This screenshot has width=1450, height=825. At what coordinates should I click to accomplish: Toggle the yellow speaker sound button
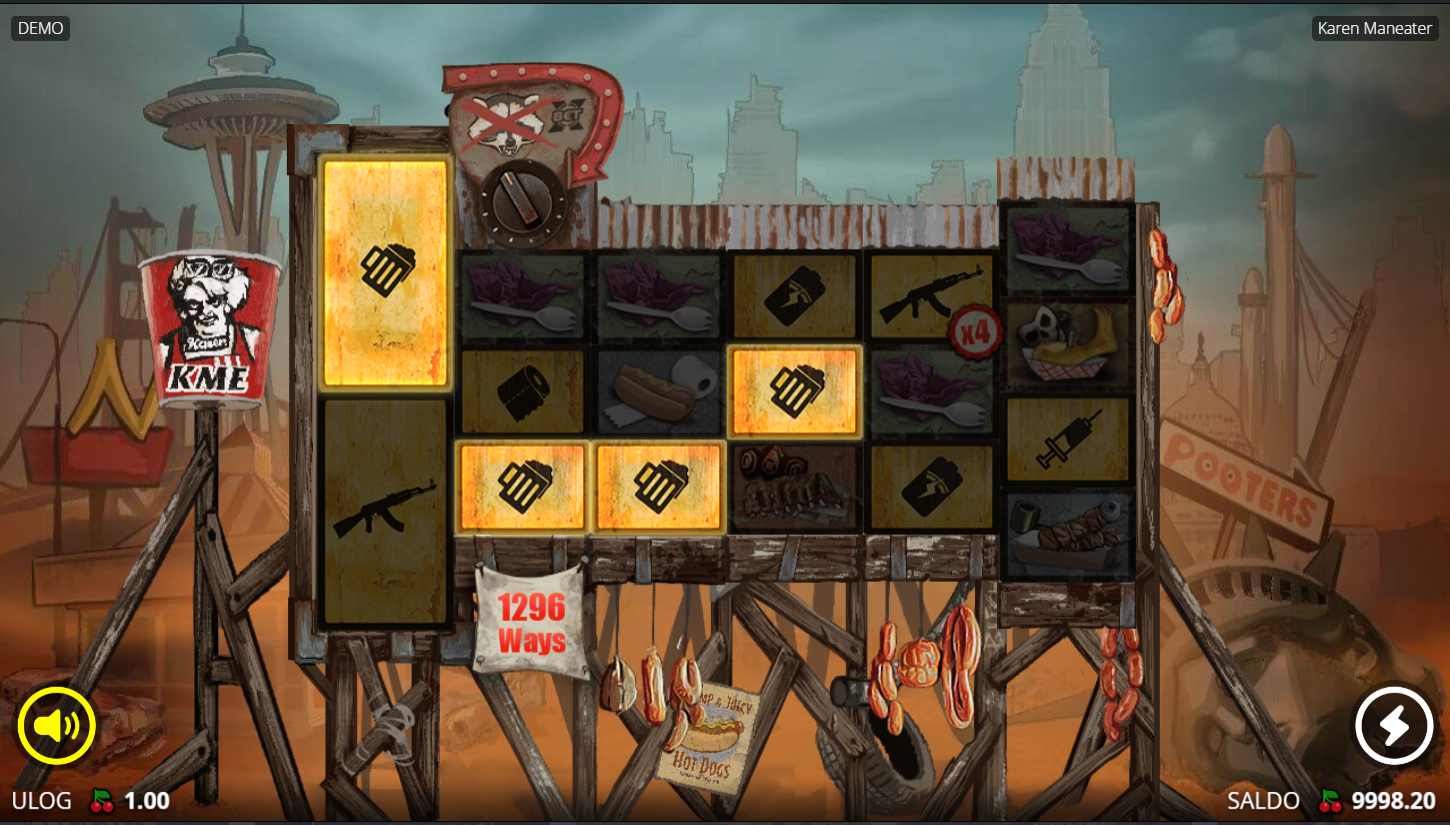[56, 726]
